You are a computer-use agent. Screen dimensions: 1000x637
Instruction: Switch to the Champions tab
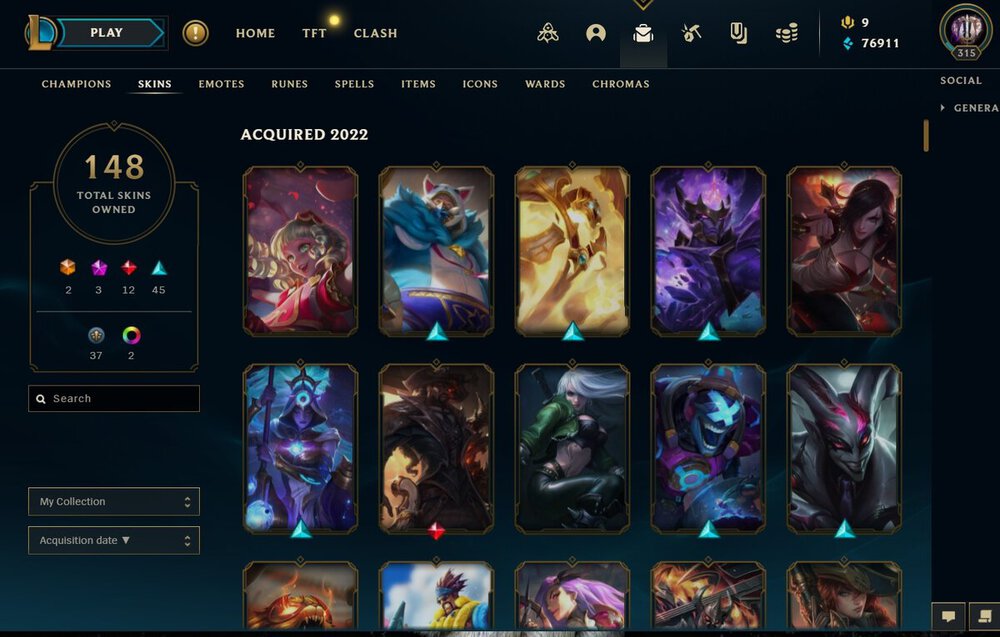(x=76, y=84)
